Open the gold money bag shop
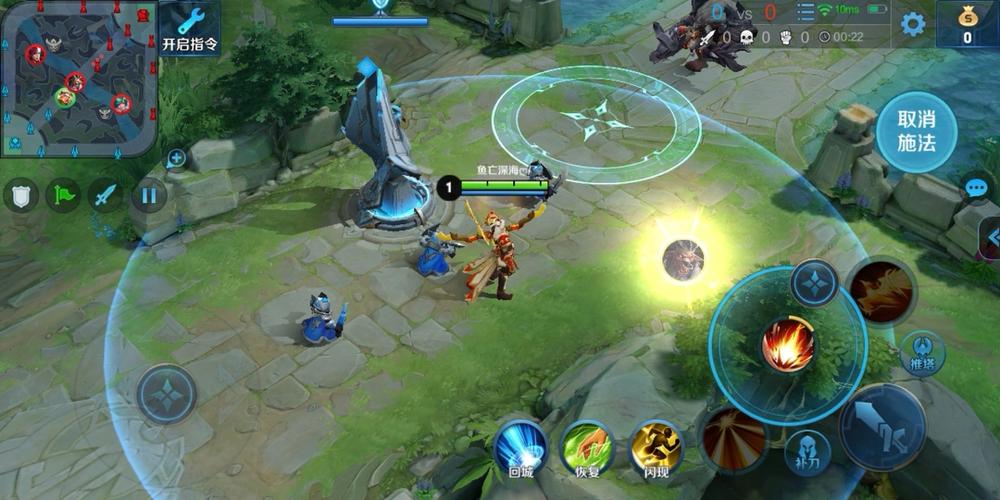This screenshot has height=500, width=1000. click(x=967, y=22)
